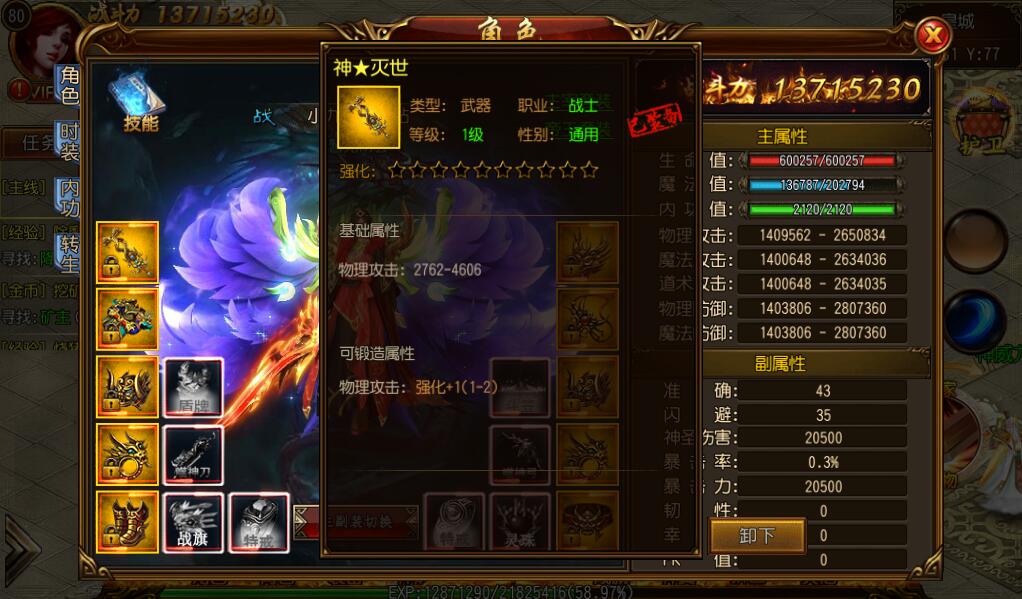Open the 技能 skills book
Image resolution: width=1022 pixels, height=599 pixels.
[x=140, y=103]
